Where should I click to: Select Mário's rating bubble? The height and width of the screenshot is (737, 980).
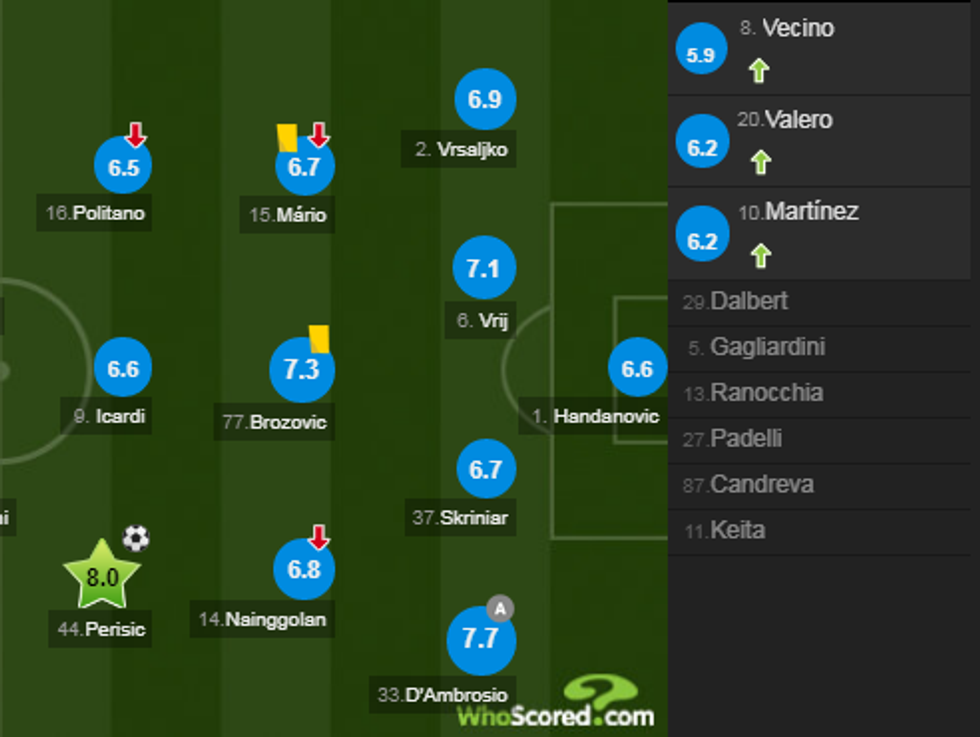tap(304, 167)
